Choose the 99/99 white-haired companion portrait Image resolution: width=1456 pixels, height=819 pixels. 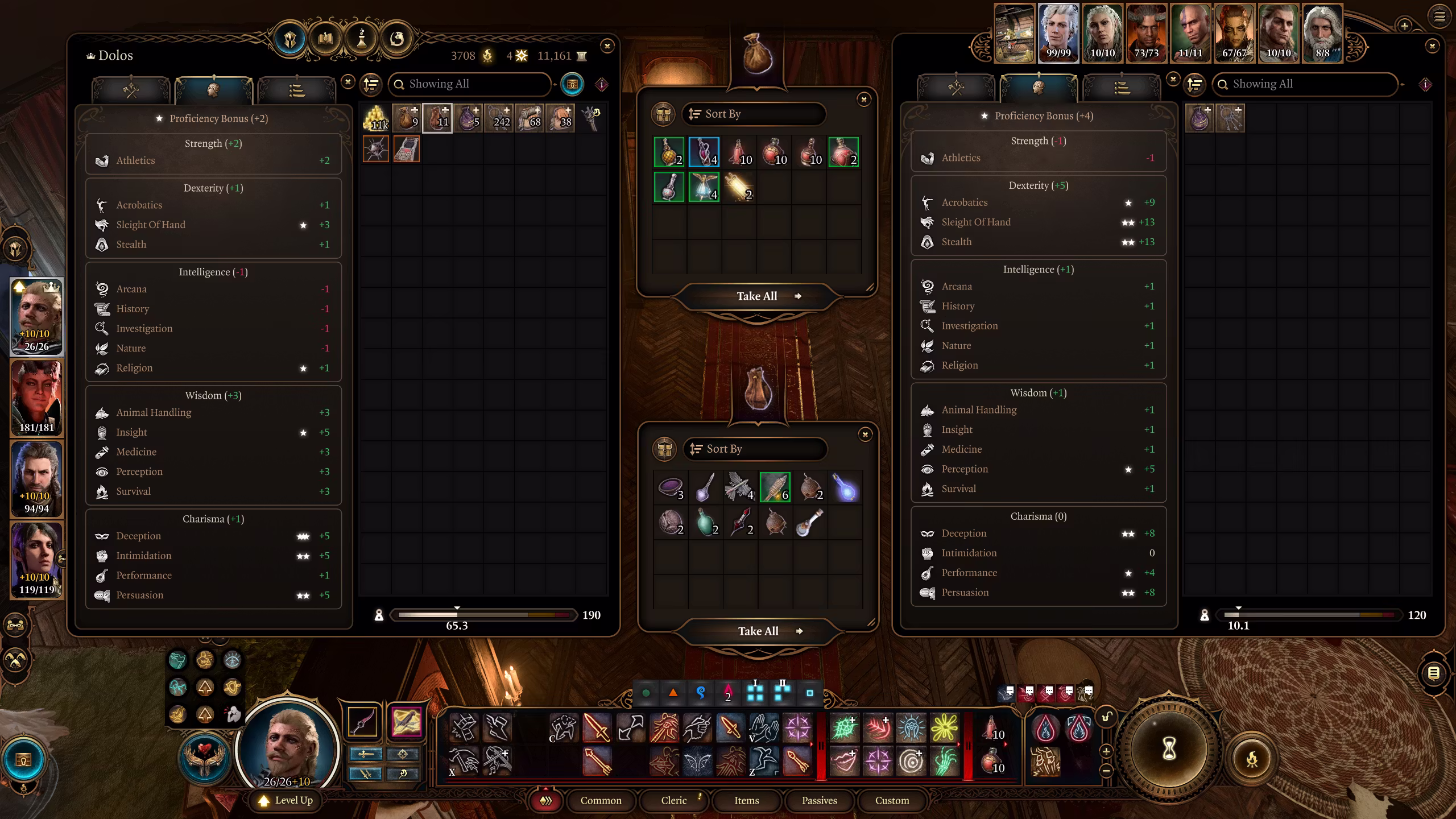[1058, 33]
